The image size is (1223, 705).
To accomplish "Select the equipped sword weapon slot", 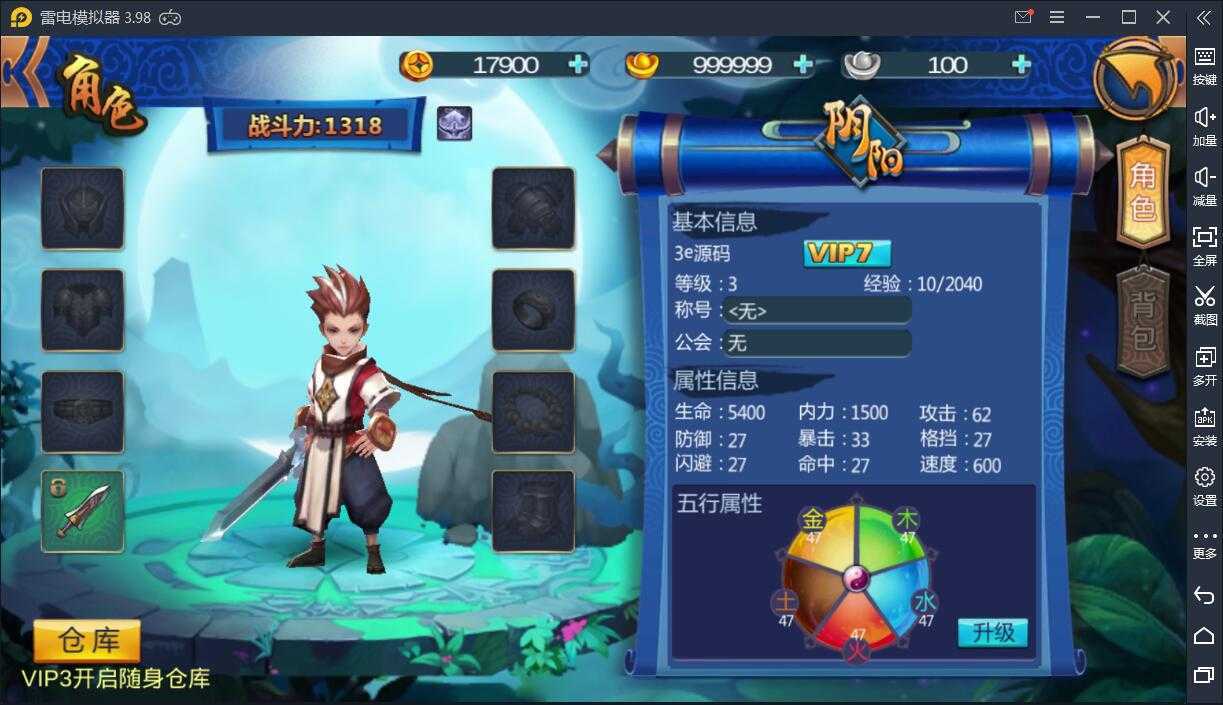I will [82, 511].
